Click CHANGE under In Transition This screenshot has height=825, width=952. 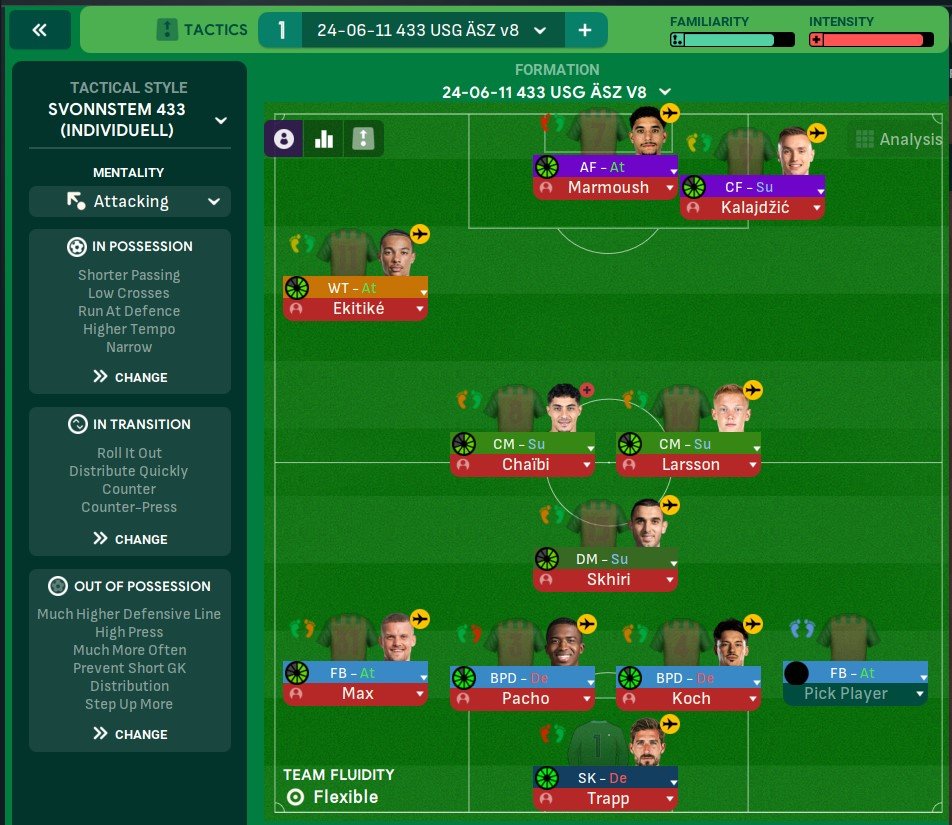[130, 539]
